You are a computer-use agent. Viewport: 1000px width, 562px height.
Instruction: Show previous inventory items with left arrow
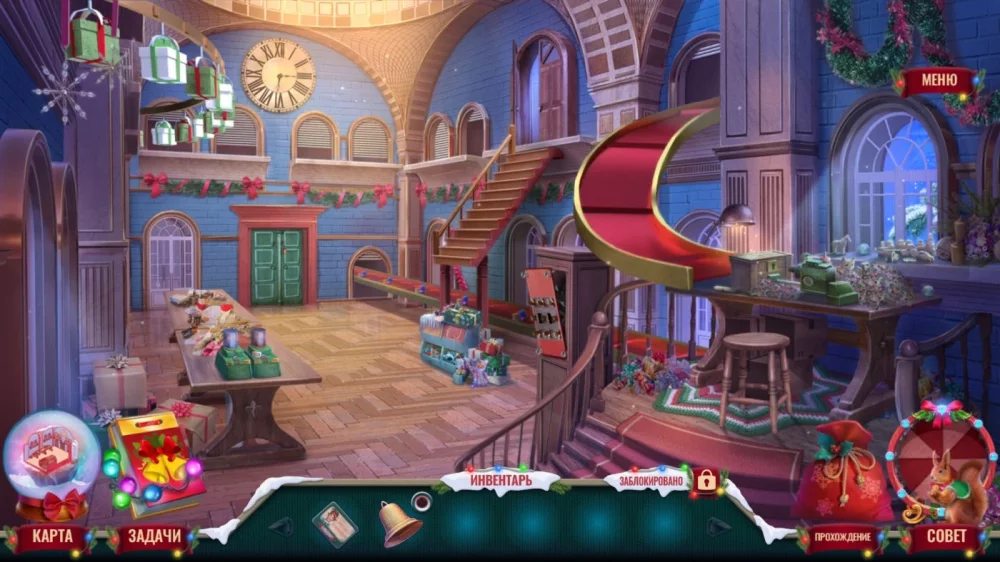(x=281, y=525)
